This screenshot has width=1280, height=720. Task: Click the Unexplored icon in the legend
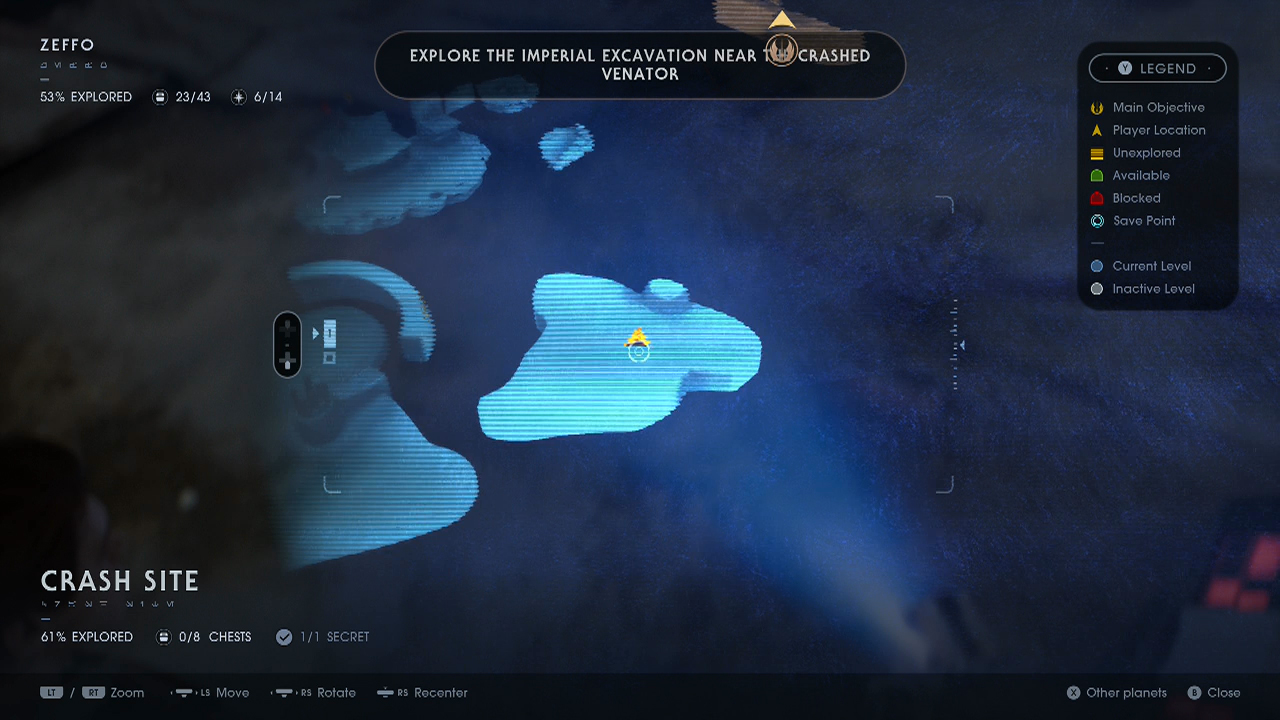(x=1096, y=153)
